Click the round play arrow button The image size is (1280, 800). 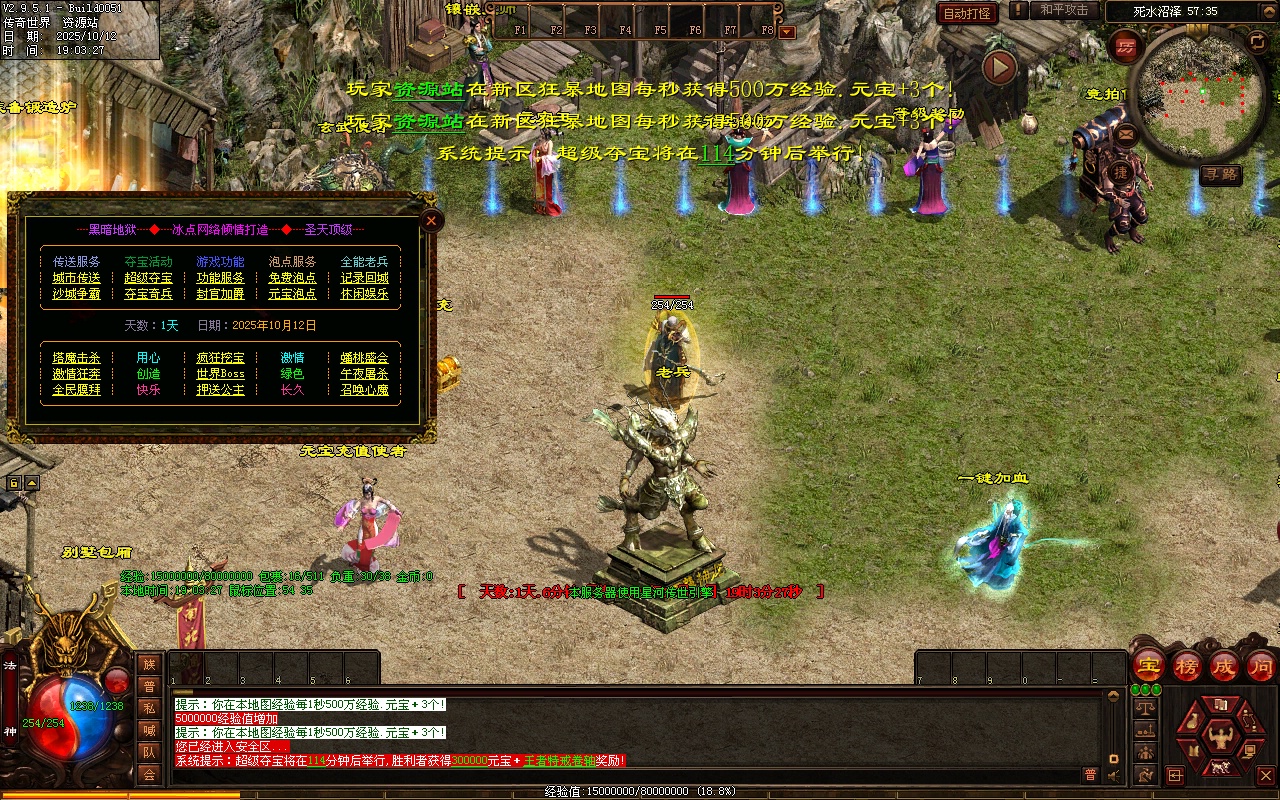coord(999,68)
